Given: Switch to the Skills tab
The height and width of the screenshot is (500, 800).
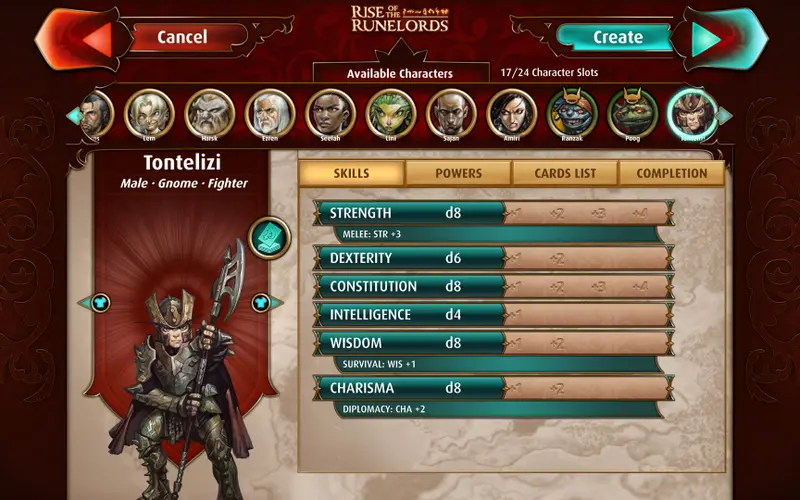Looking at the screenshot, I should coord(351,173).
